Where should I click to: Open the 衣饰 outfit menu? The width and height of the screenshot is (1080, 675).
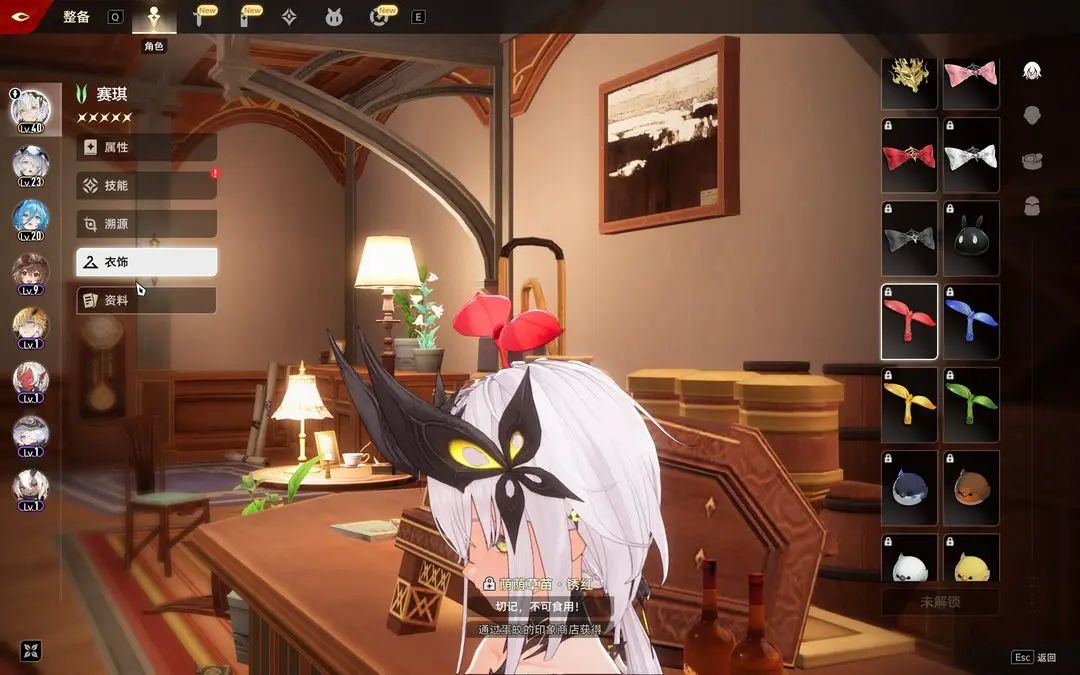146,262
